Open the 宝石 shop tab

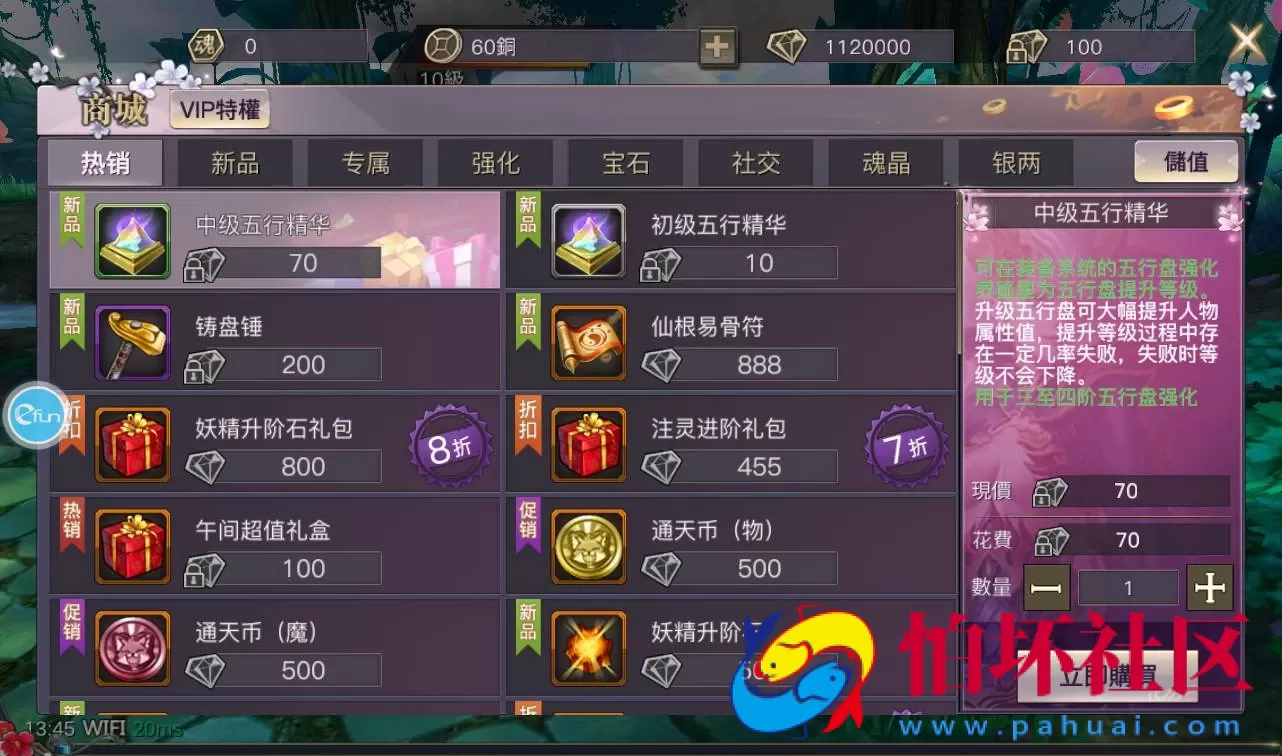(625, 162)
